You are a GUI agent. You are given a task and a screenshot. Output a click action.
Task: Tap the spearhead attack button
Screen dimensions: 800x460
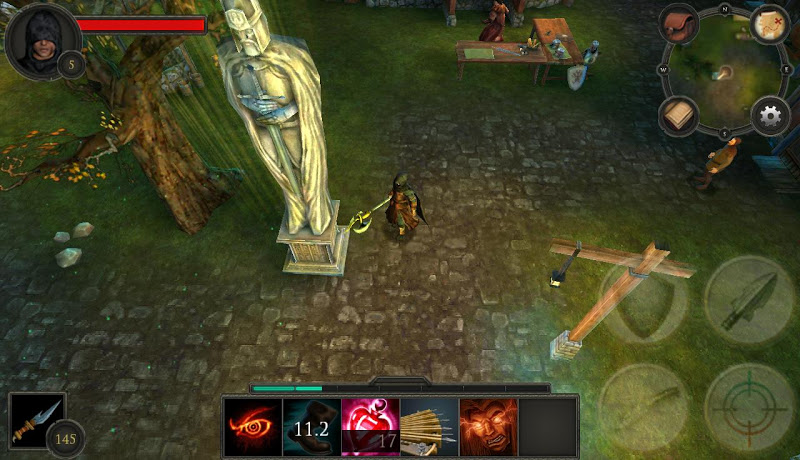tap(748, 300)
